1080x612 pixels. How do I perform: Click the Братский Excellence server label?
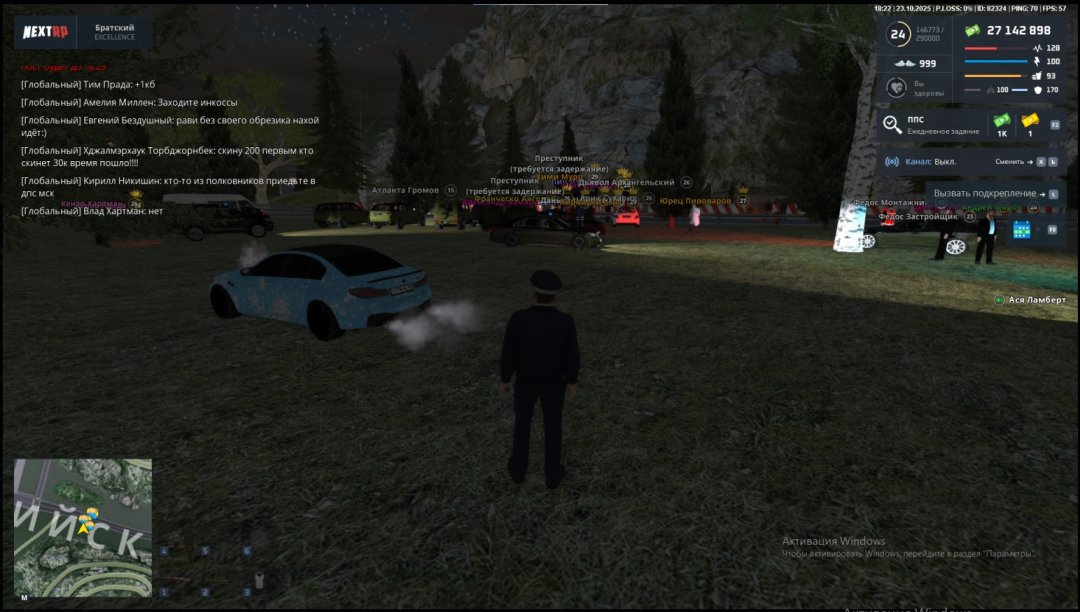click(115, 32)
